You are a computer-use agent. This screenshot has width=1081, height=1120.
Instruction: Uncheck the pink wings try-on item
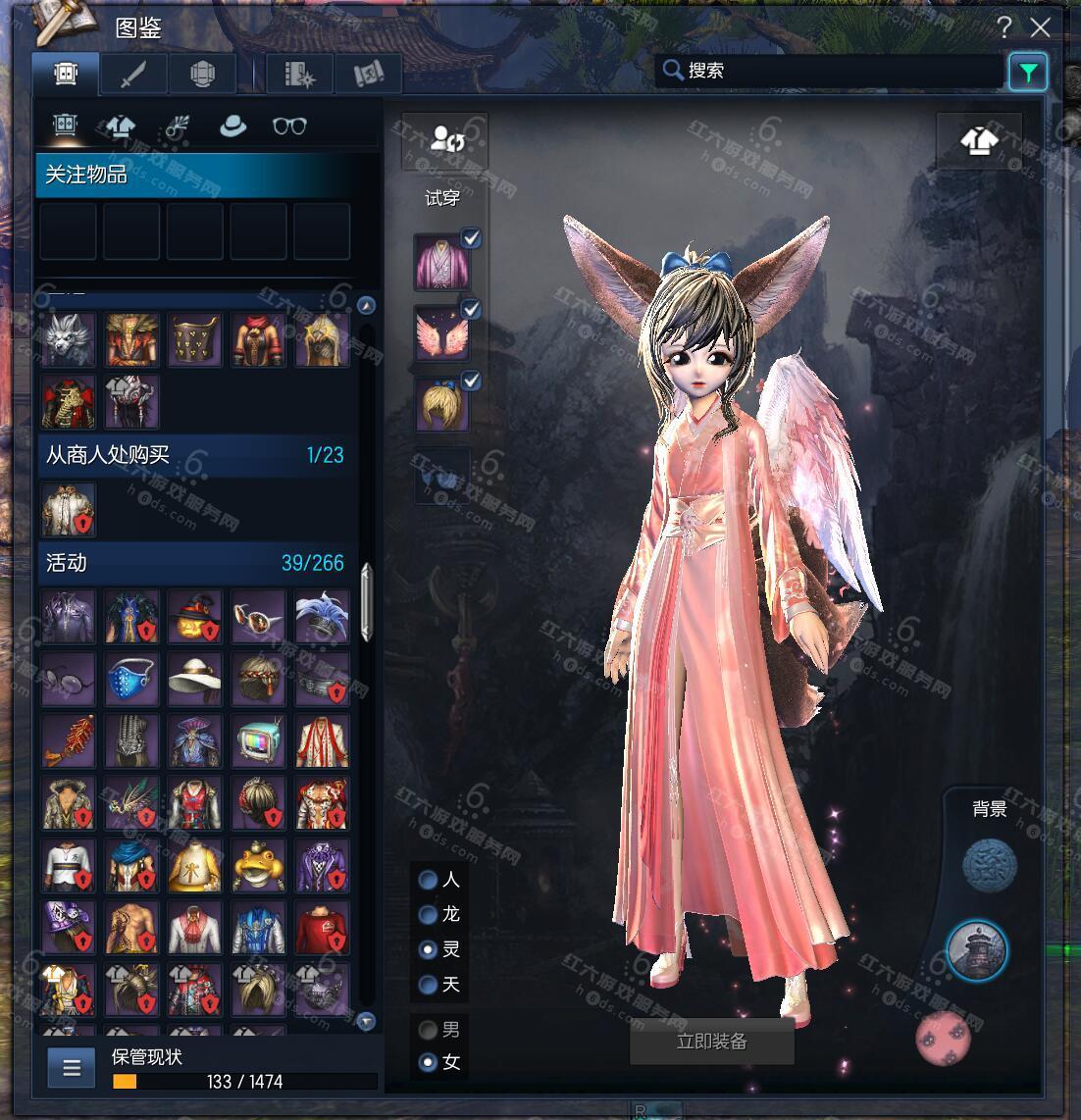pyautogui.click(x=471, y=310)
